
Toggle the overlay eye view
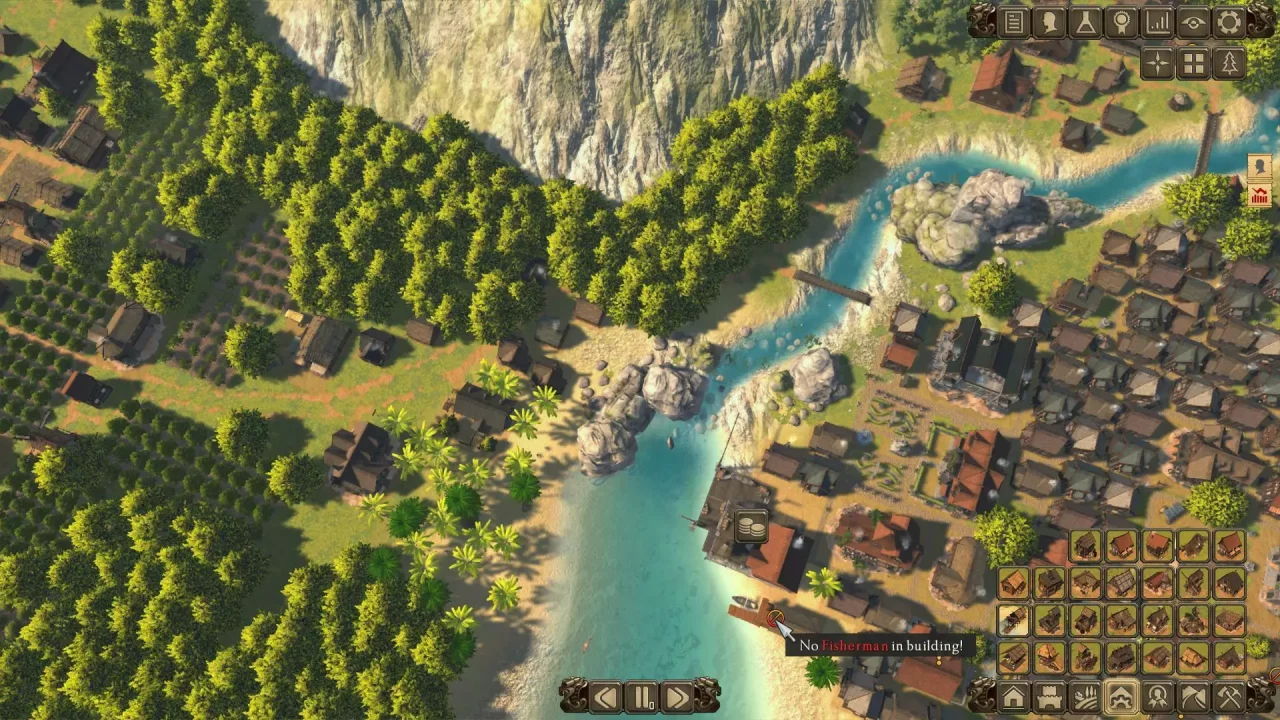point(1192,23)
